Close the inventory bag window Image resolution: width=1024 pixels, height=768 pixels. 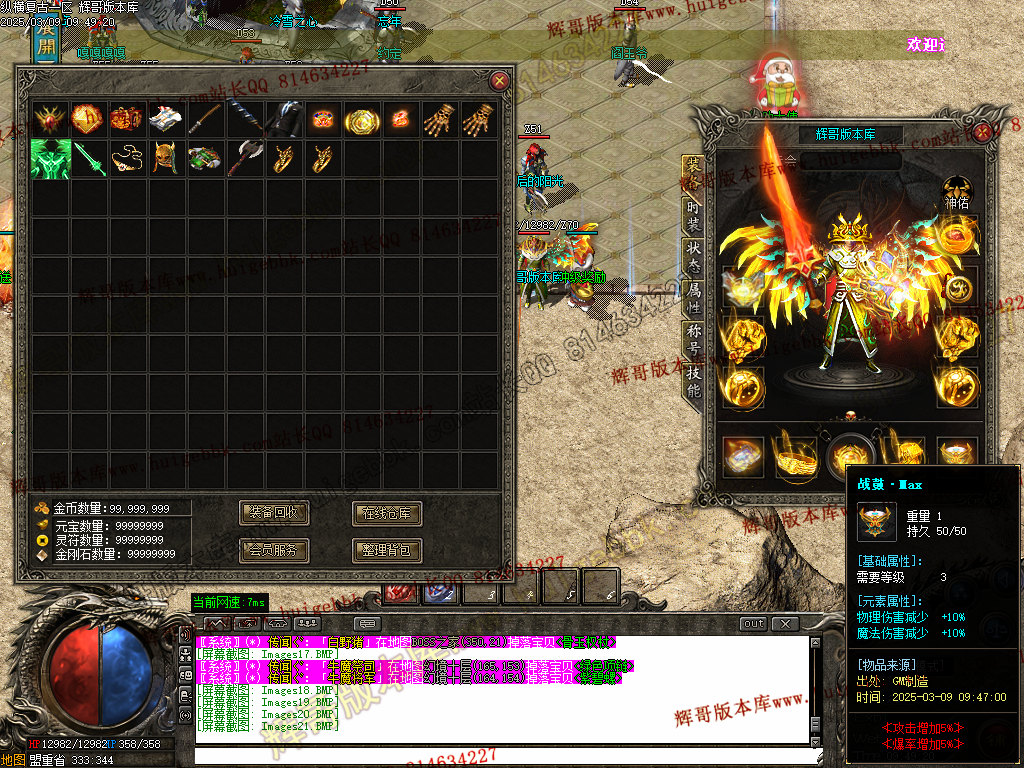pos(499,80)
